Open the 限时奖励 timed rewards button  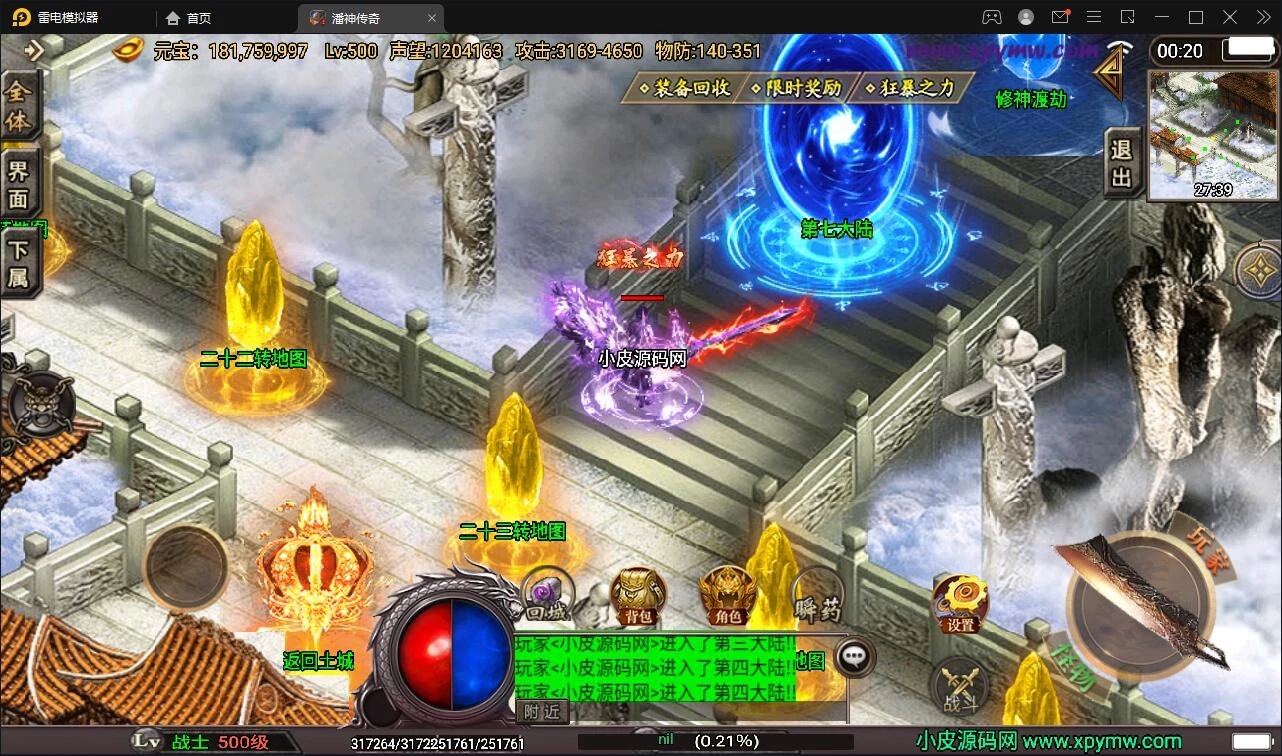pyautogui.click(x=797, y=89)
